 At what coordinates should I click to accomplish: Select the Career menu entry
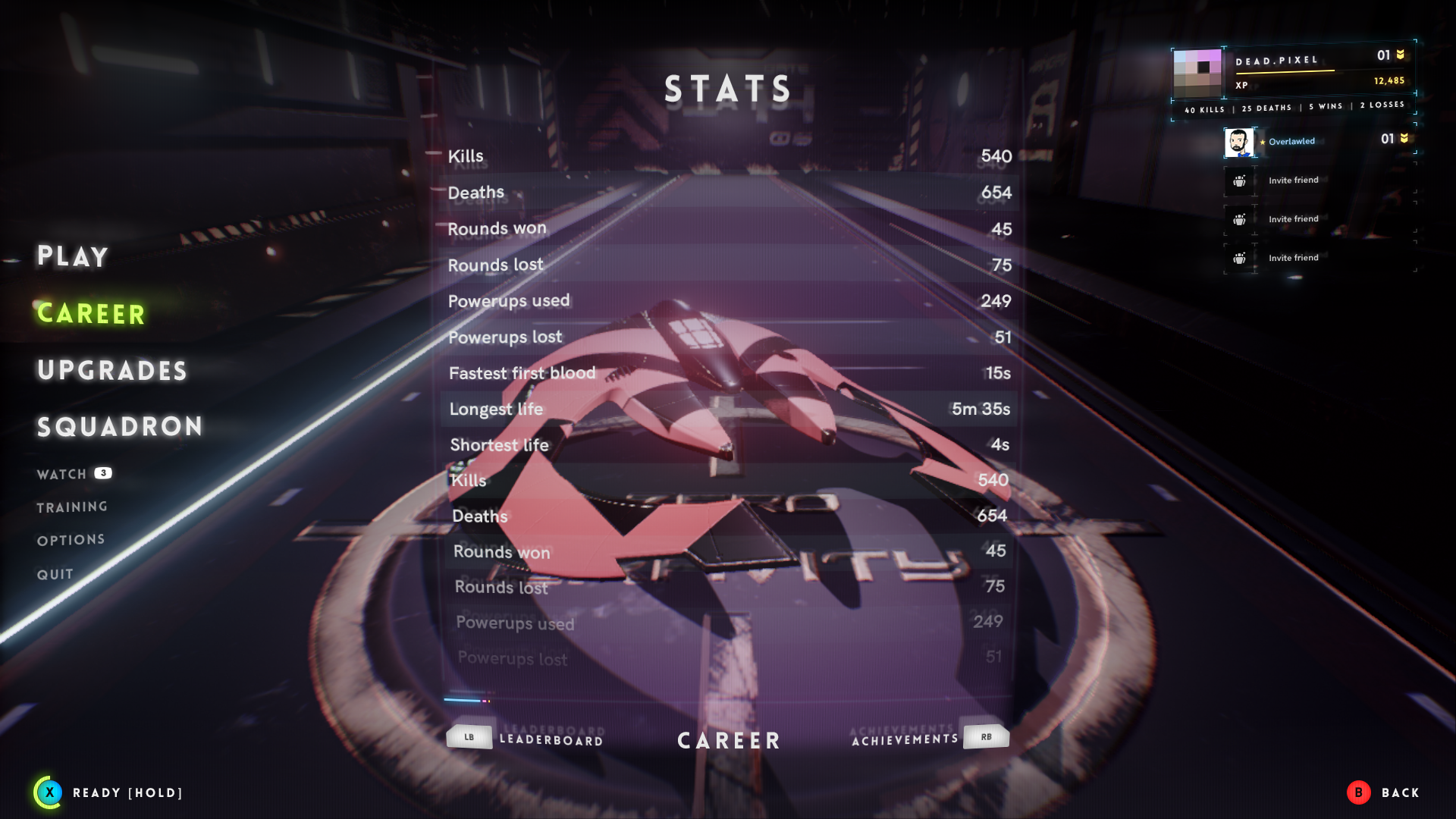(91, 313)
